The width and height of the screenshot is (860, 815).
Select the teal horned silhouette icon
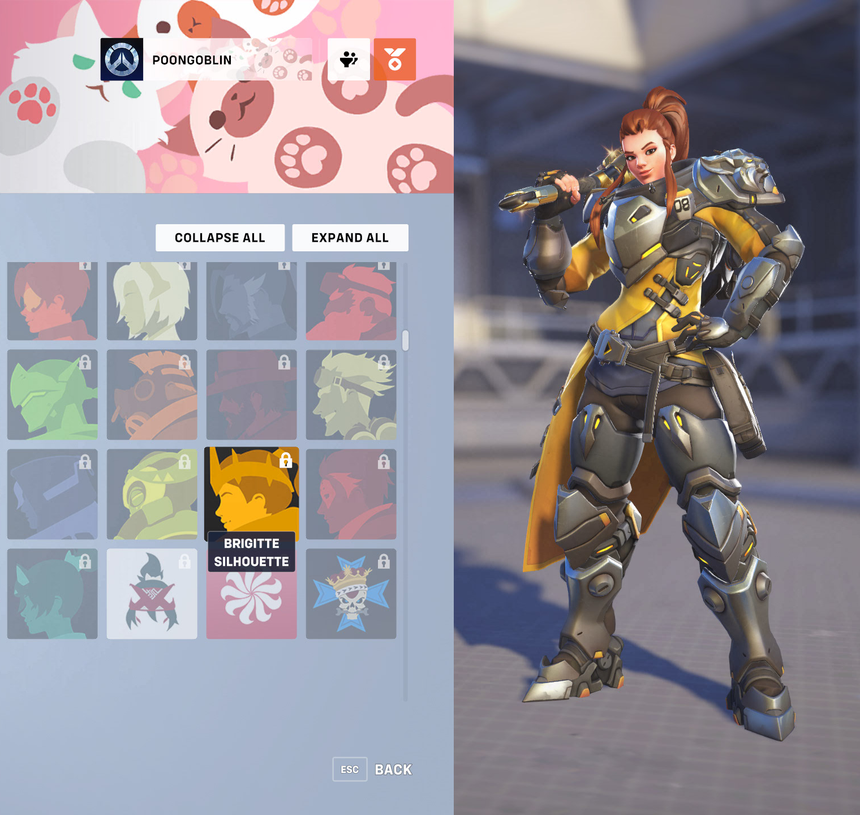[x=52, y=594]
